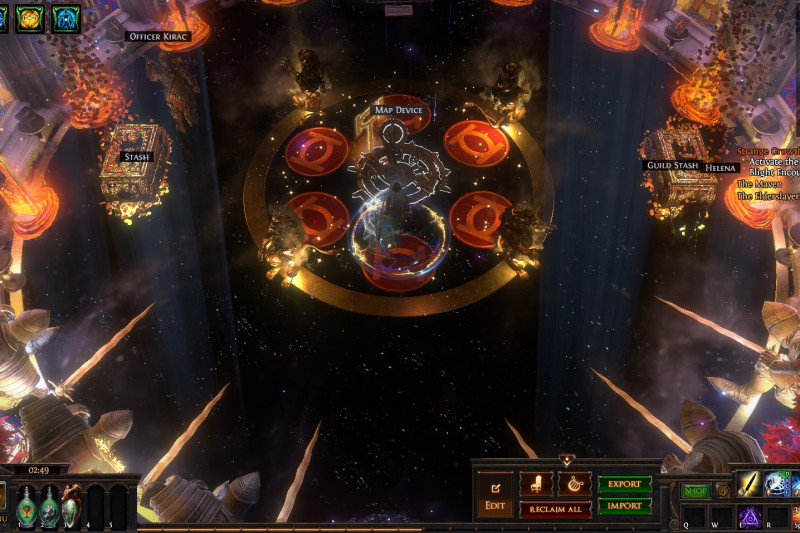Open hideout Edit mode

[495, 495]
